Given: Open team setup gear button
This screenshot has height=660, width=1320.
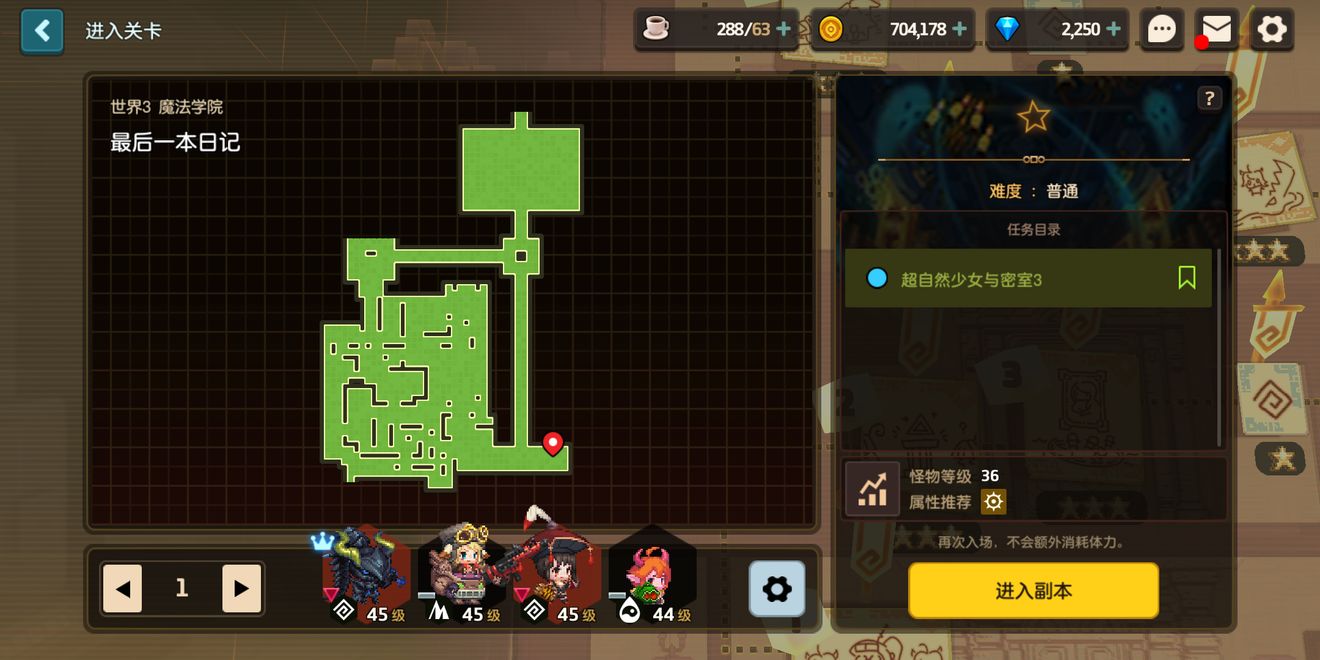Looking at the screenshot, I should click(x=777, y=588).
